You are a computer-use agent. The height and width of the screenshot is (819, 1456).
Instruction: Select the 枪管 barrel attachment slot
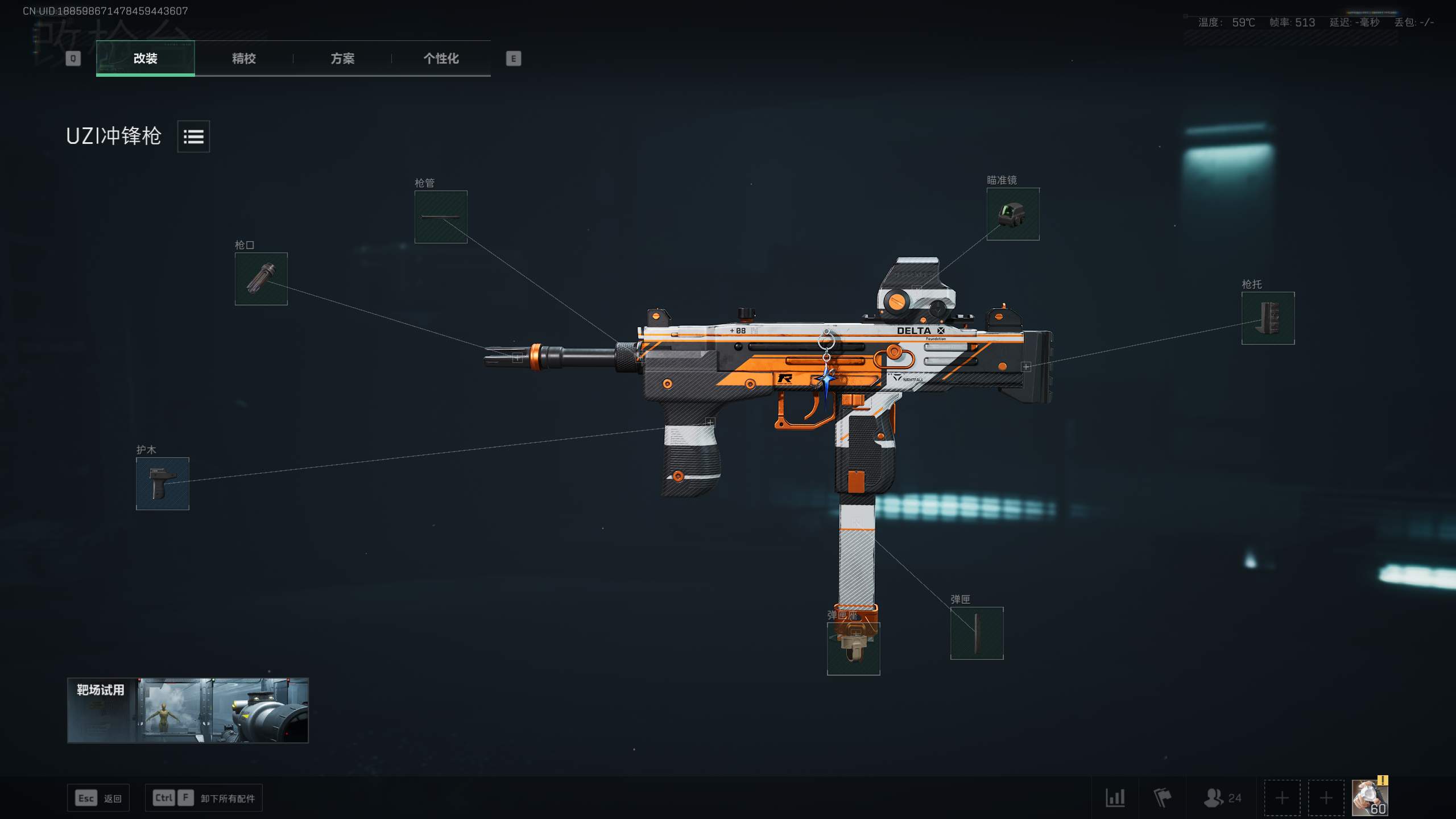[x=441, y=217]
